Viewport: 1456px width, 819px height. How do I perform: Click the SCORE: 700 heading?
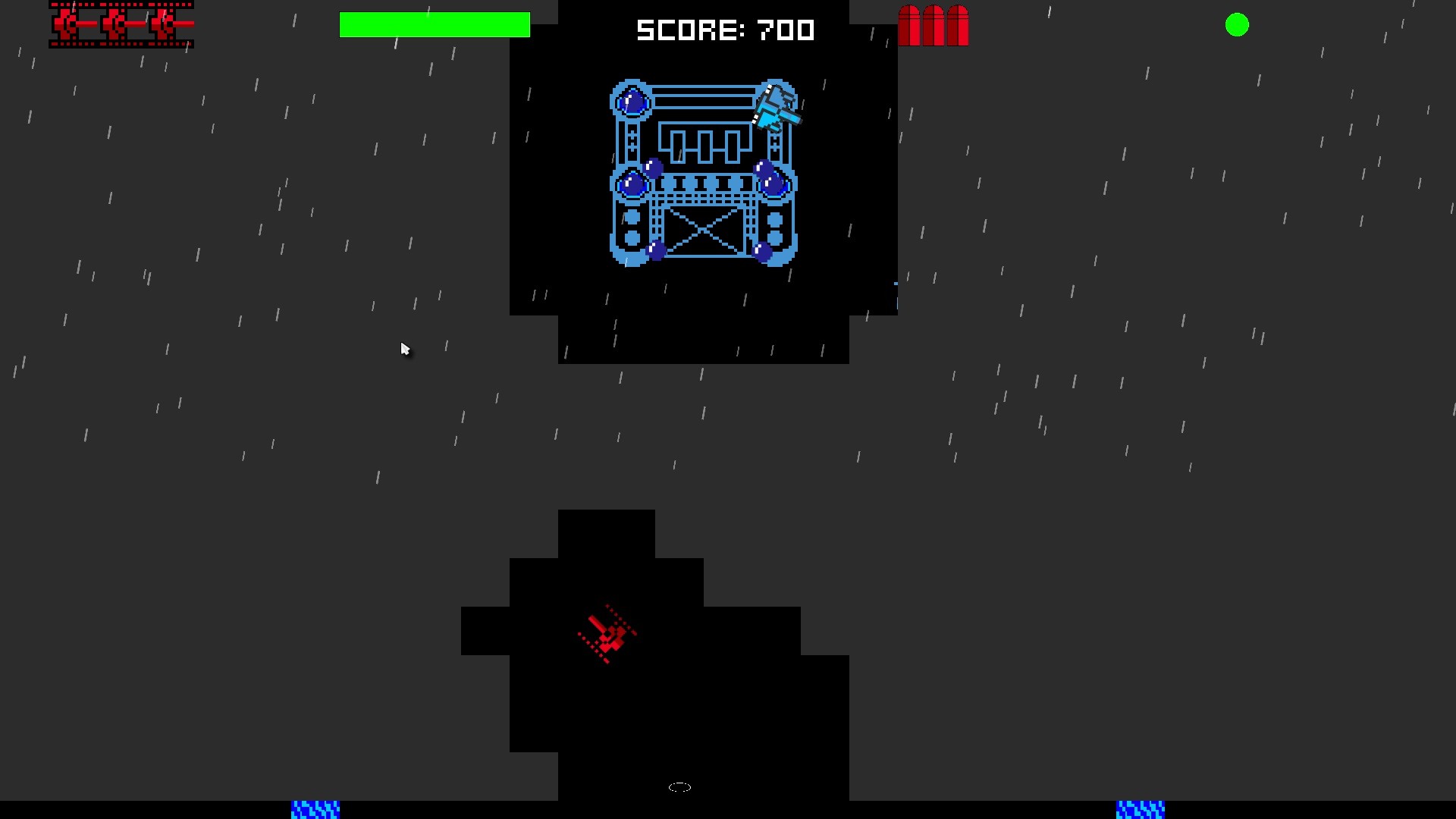726,30
